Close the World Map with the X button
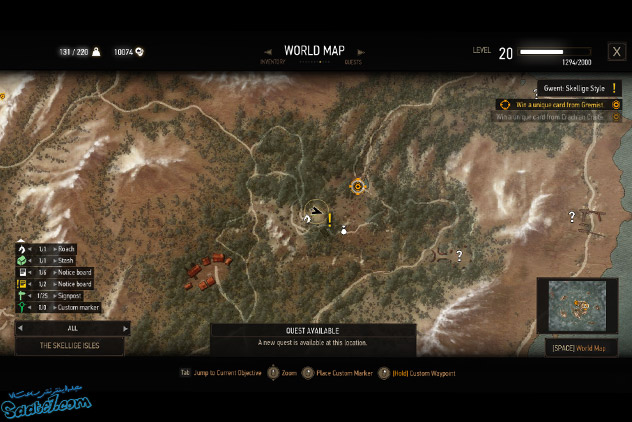Screen dimensions: 632x422 click(616, 52)
